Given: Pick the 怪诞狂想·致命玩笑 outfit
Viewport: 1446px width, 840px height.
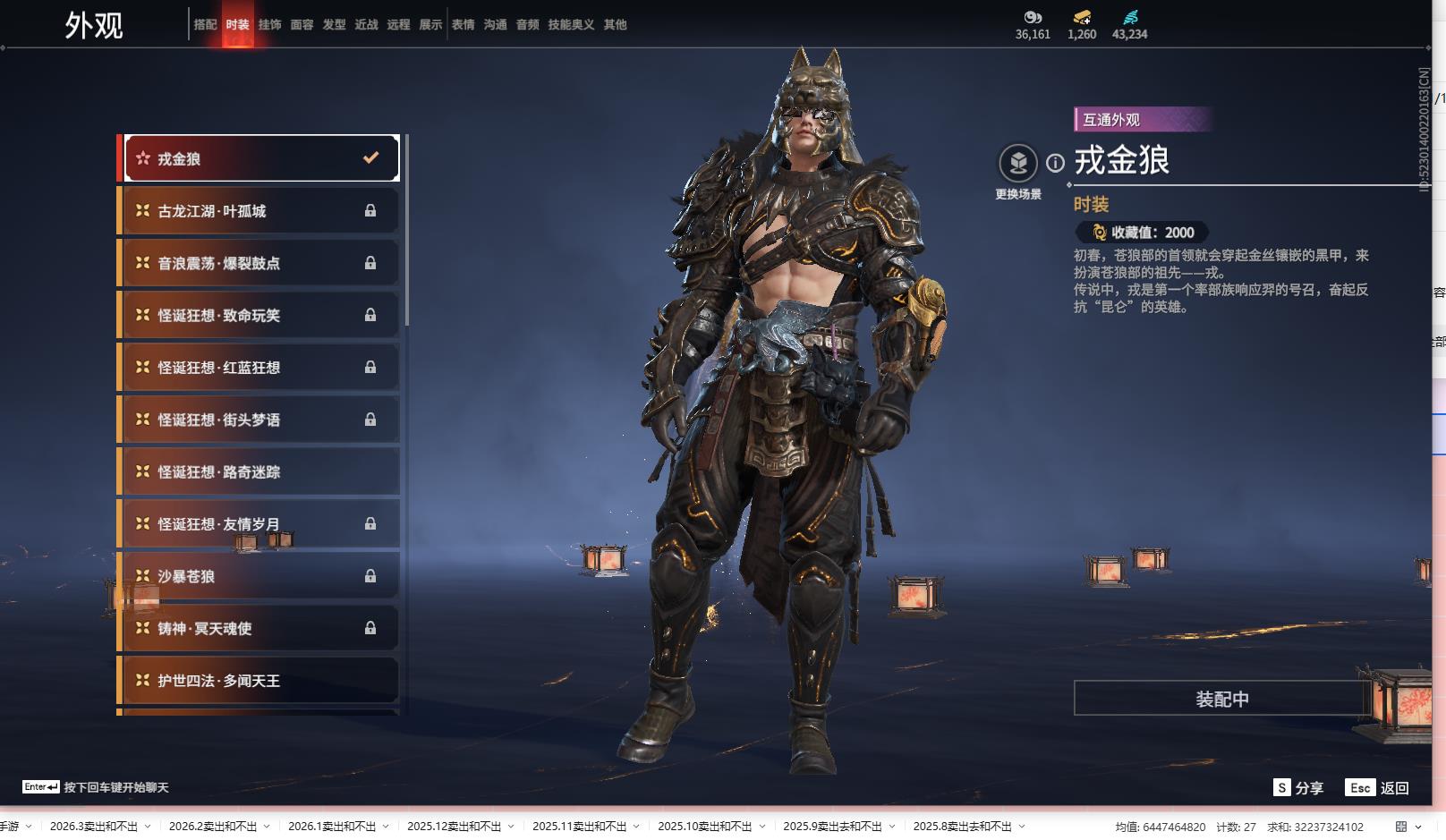Looking at the screenshot, I should click(x=260, y=315).
